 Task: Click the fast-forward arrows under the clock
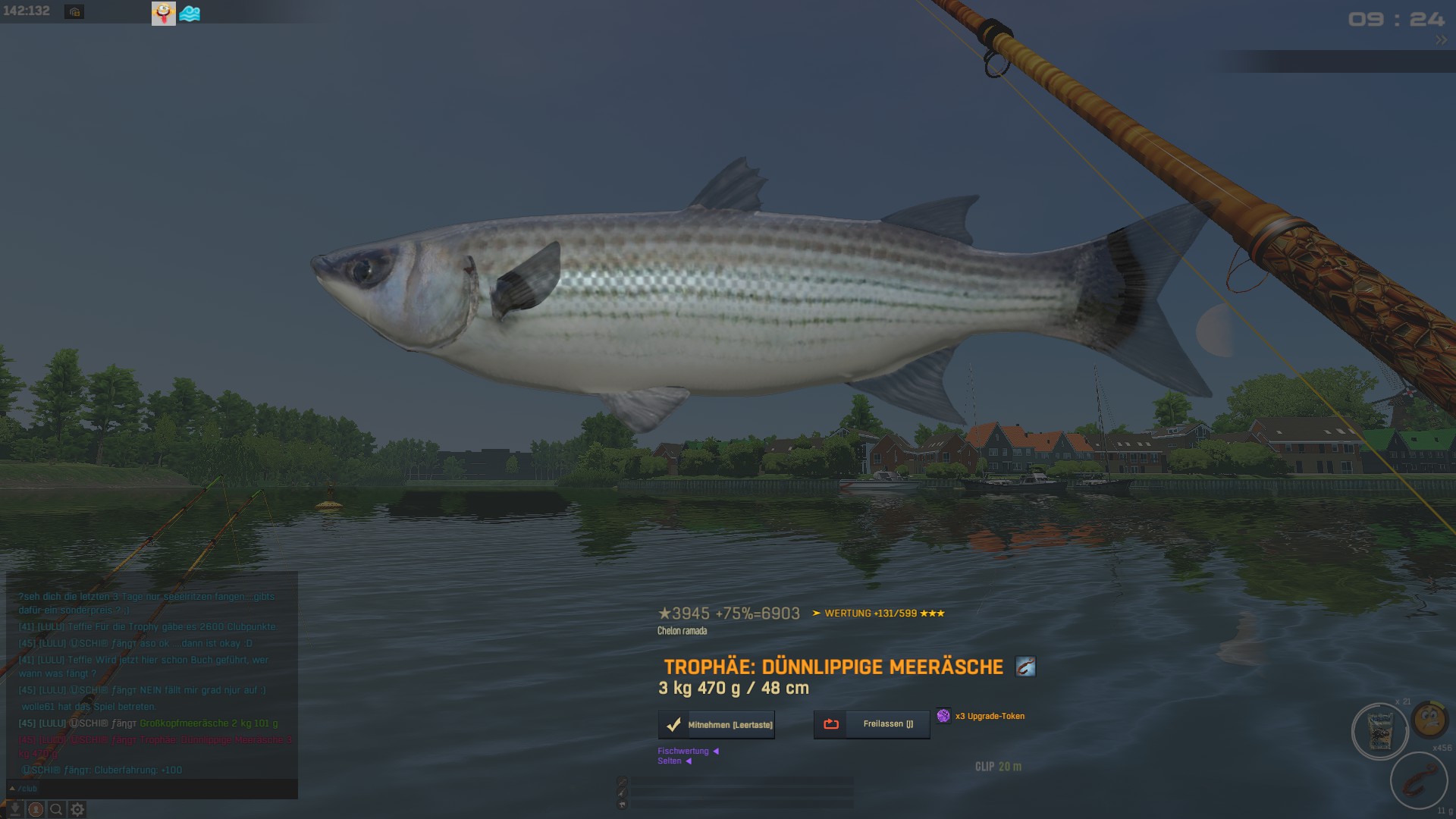(x=1441, y=40)
